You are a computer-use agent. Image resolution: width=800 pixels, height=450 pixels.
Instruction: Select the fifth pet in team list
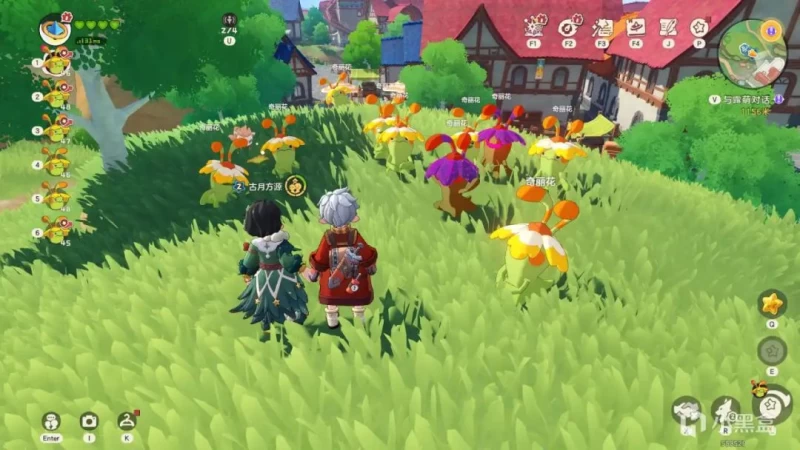click(x=56, y=194)
